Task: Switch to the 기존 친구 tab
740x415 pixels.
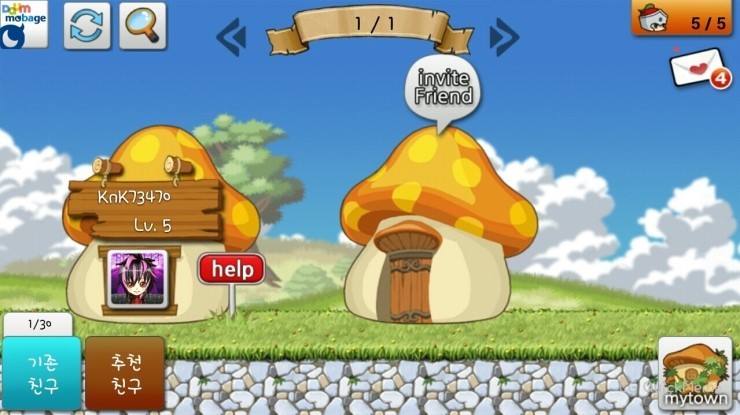Action: click(x=40, y=372)
